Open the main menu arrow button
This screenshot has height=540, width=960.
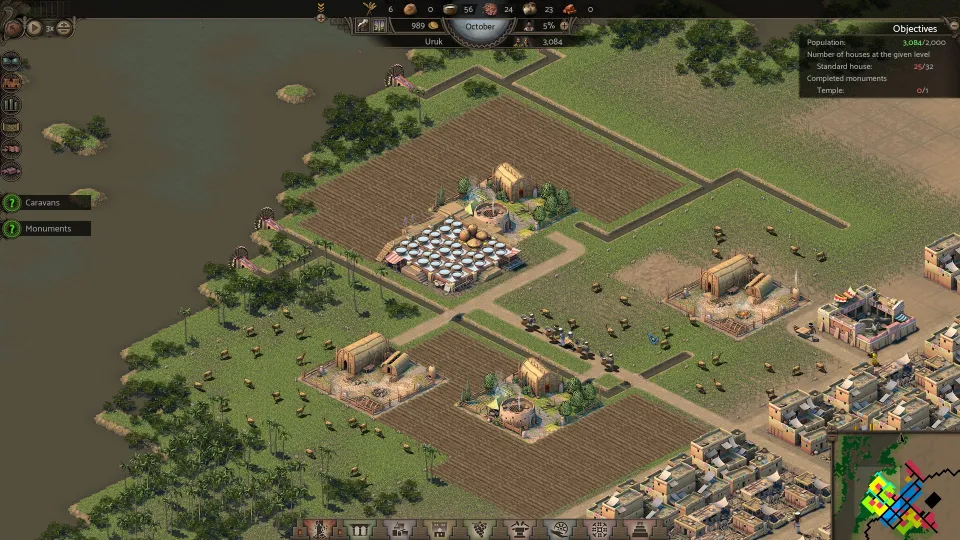[13, 28]
